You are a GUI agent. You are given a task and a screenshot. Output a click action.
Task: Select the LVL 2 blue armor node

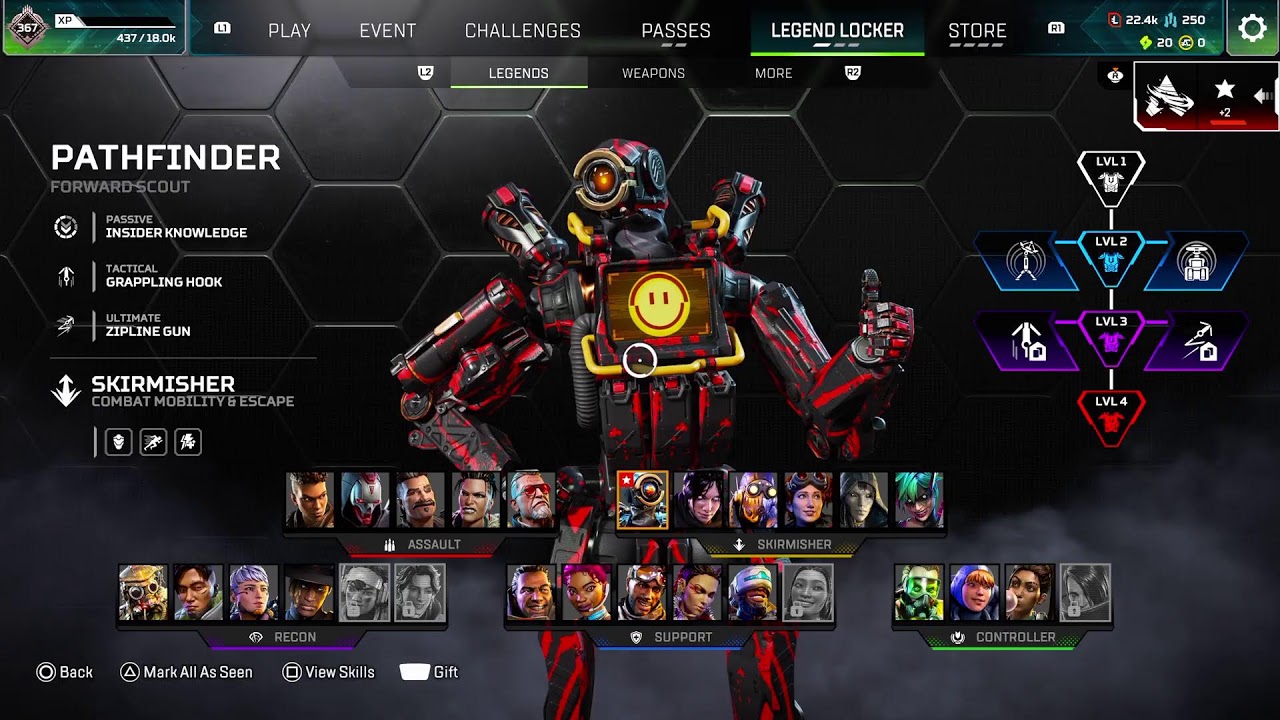point(1111,255)
